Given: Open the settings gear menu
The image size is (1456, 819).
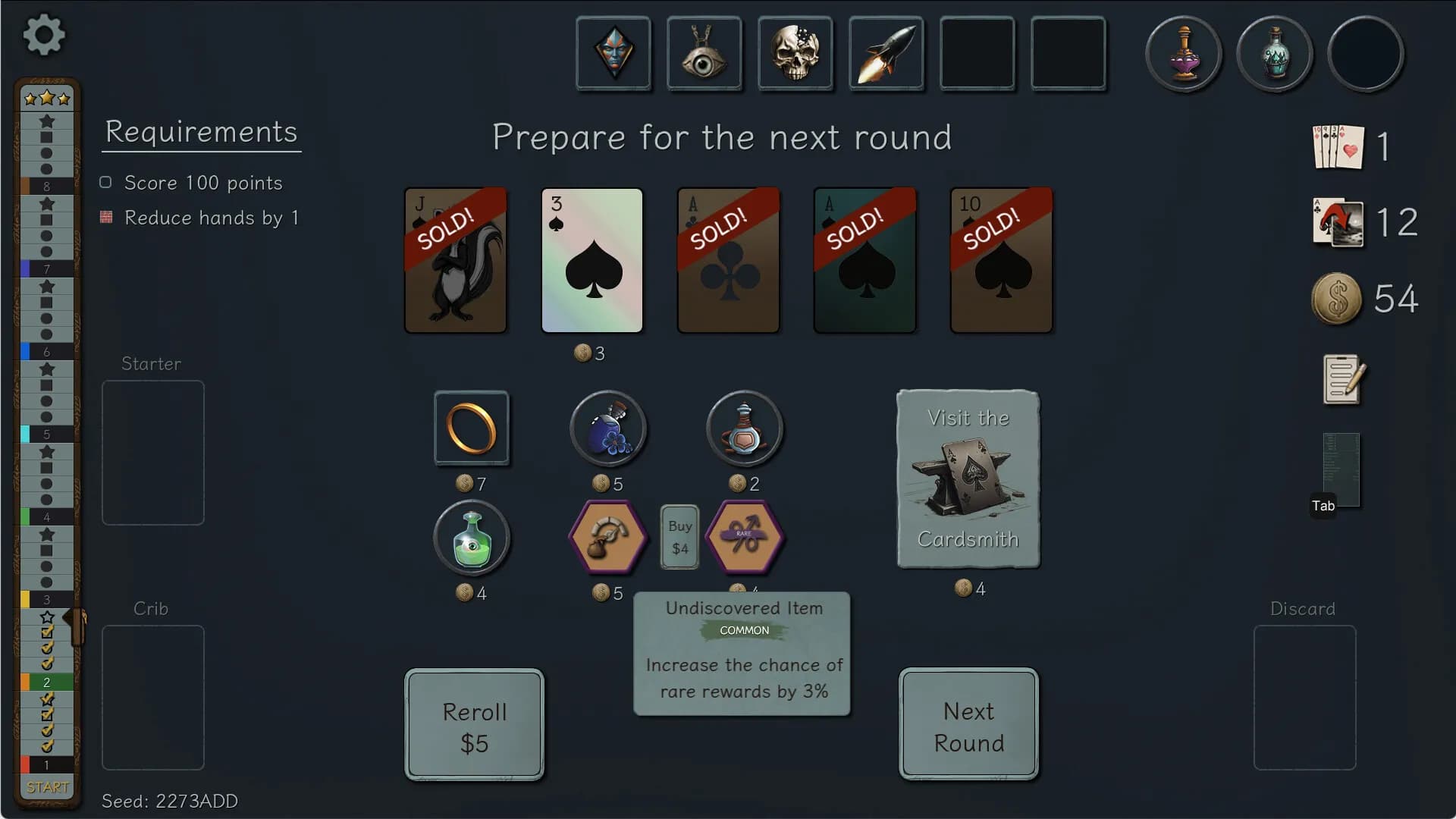Looking at the screenshot, I should pos(43,36).
